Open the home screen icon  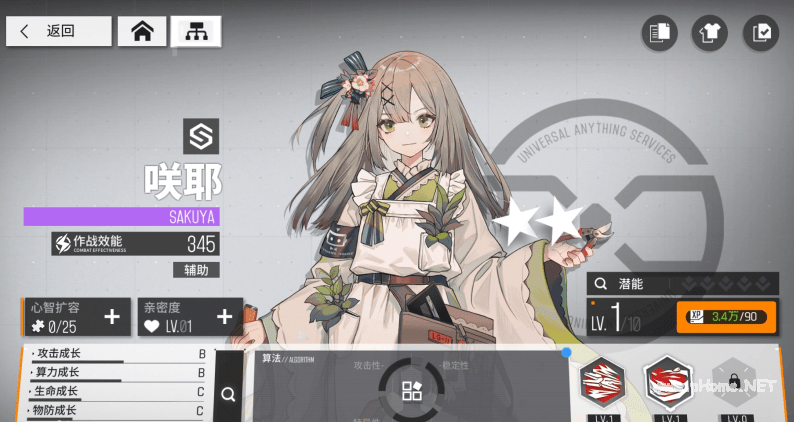[142, 31]
